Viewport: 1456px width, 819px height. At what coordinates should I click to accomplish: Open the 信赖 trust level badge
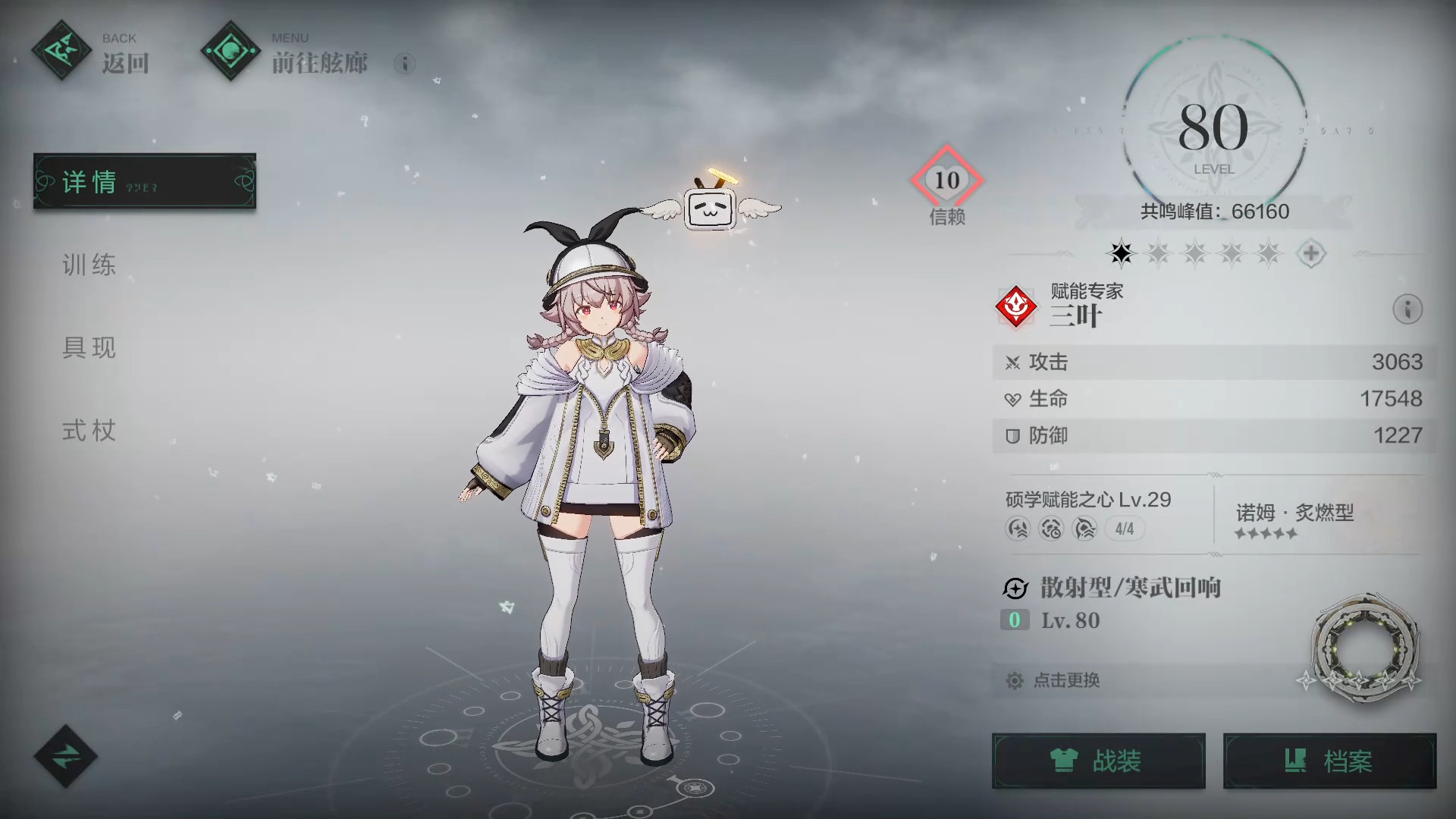pyautogui.click(x=946, y=182)
